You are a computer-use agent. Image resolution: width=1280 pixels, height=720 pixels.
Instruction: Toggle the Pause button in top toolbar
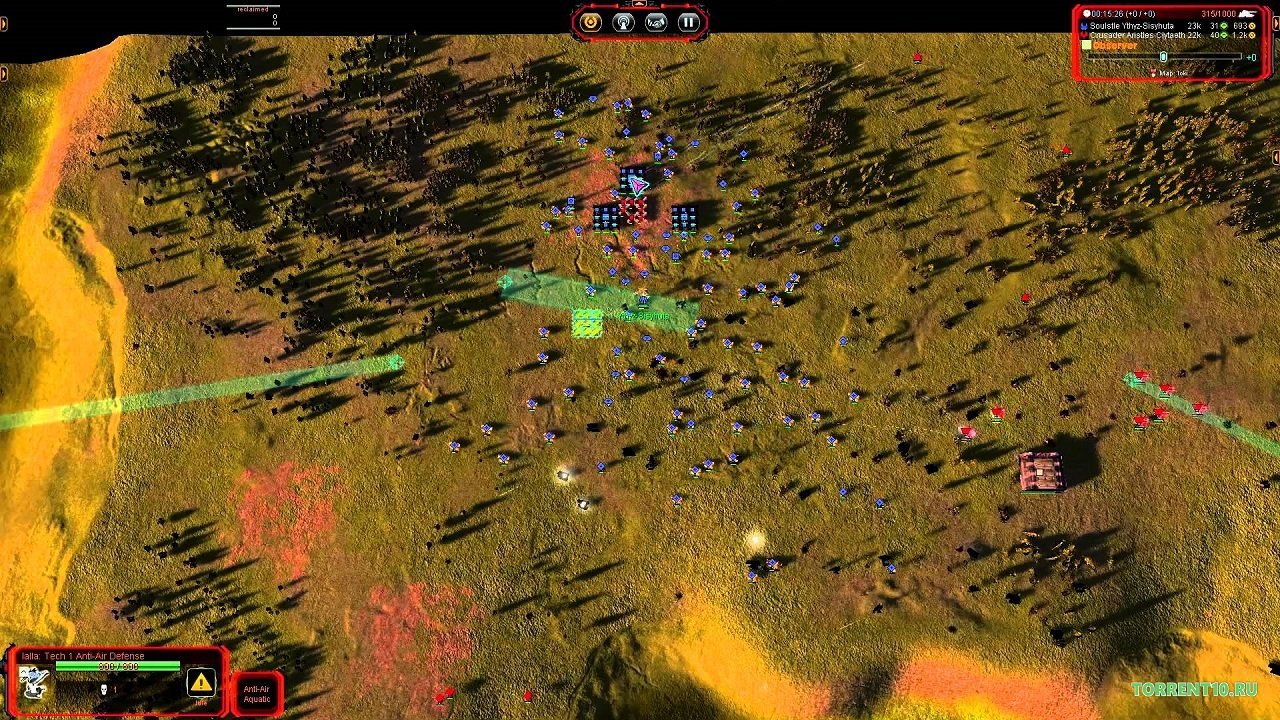coord(689,22)
